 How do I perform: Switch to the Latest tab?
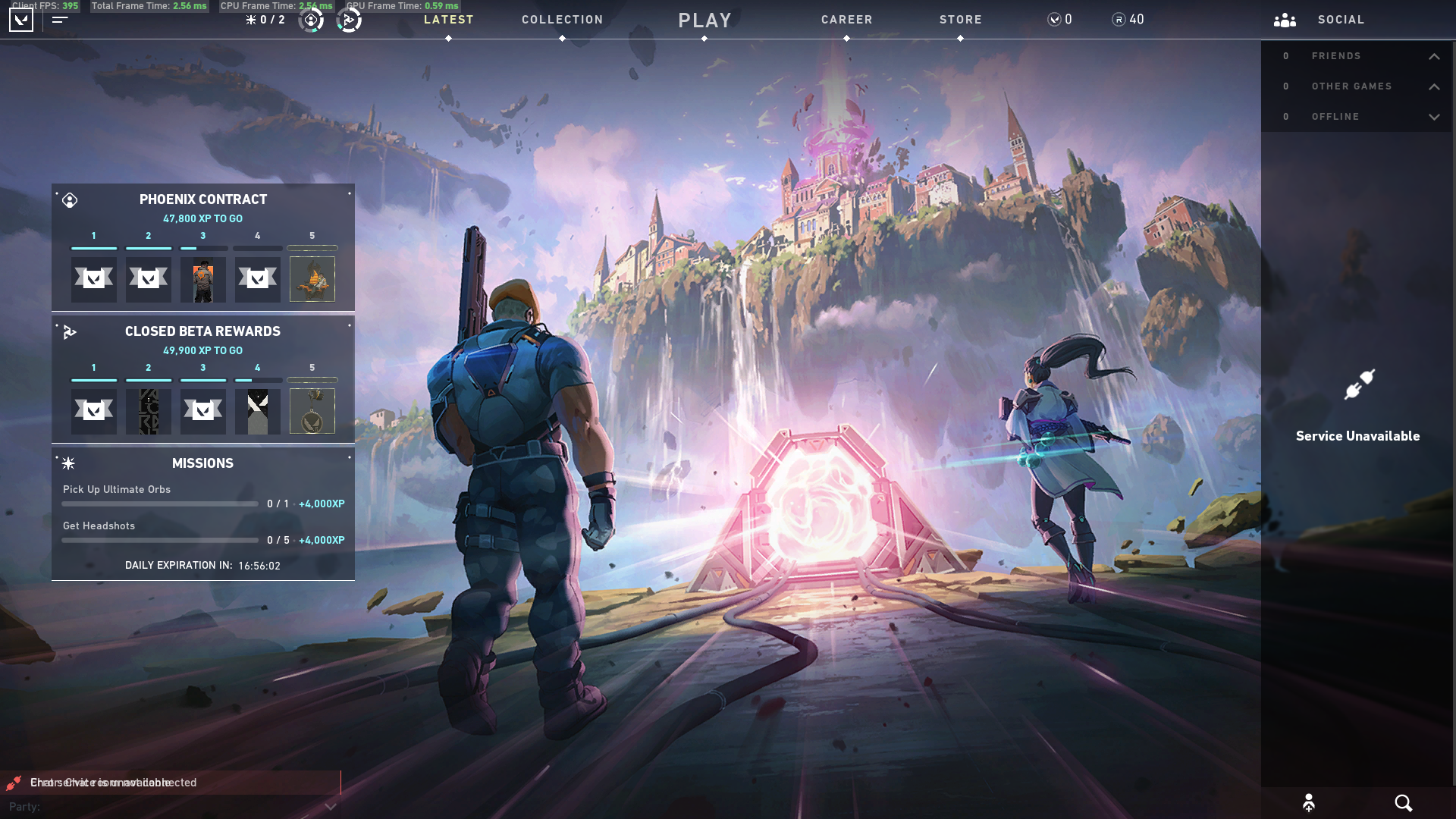(x=448, y=20)
